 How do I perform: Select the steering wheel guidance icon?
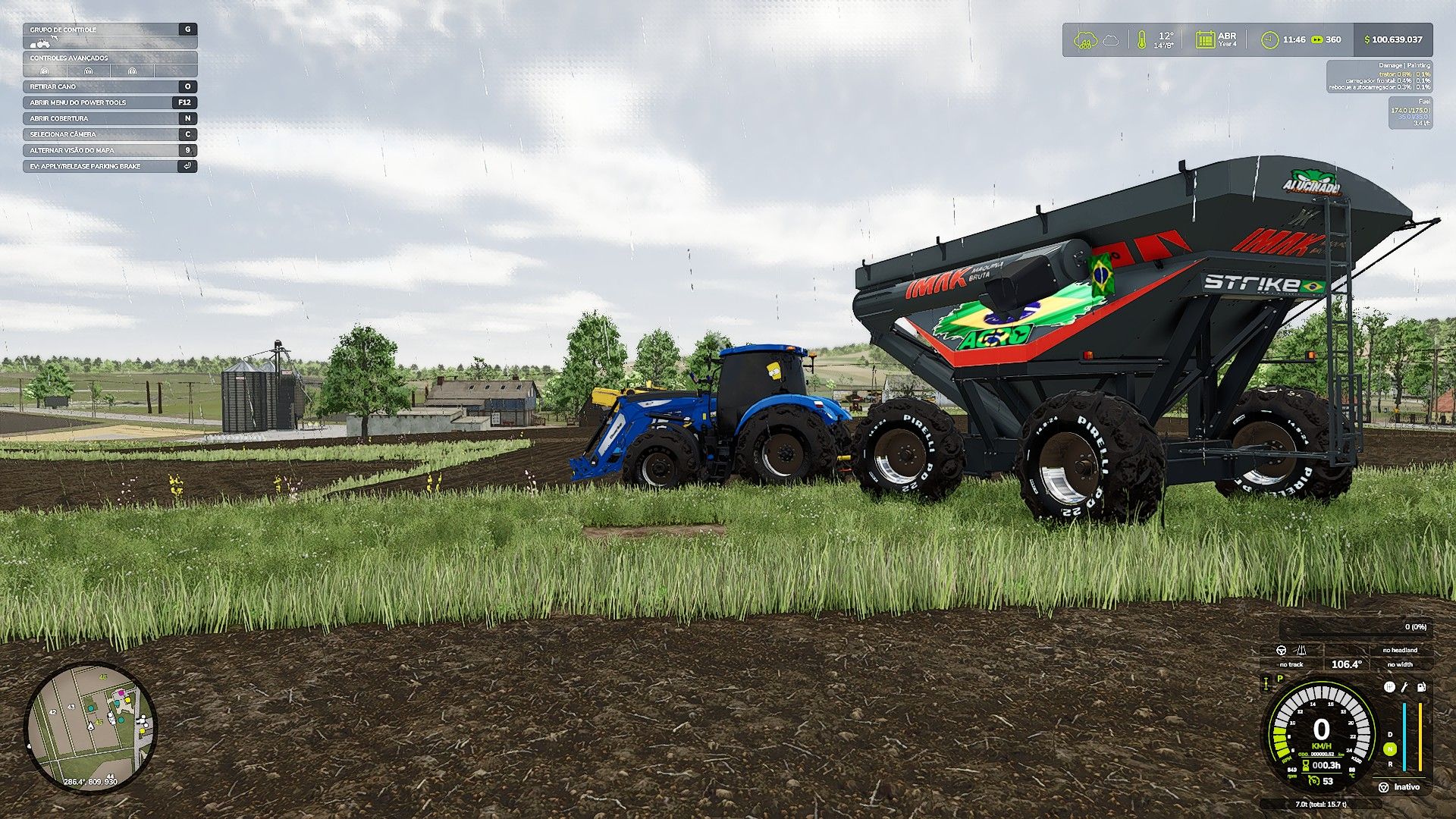tap(1282, 650)
